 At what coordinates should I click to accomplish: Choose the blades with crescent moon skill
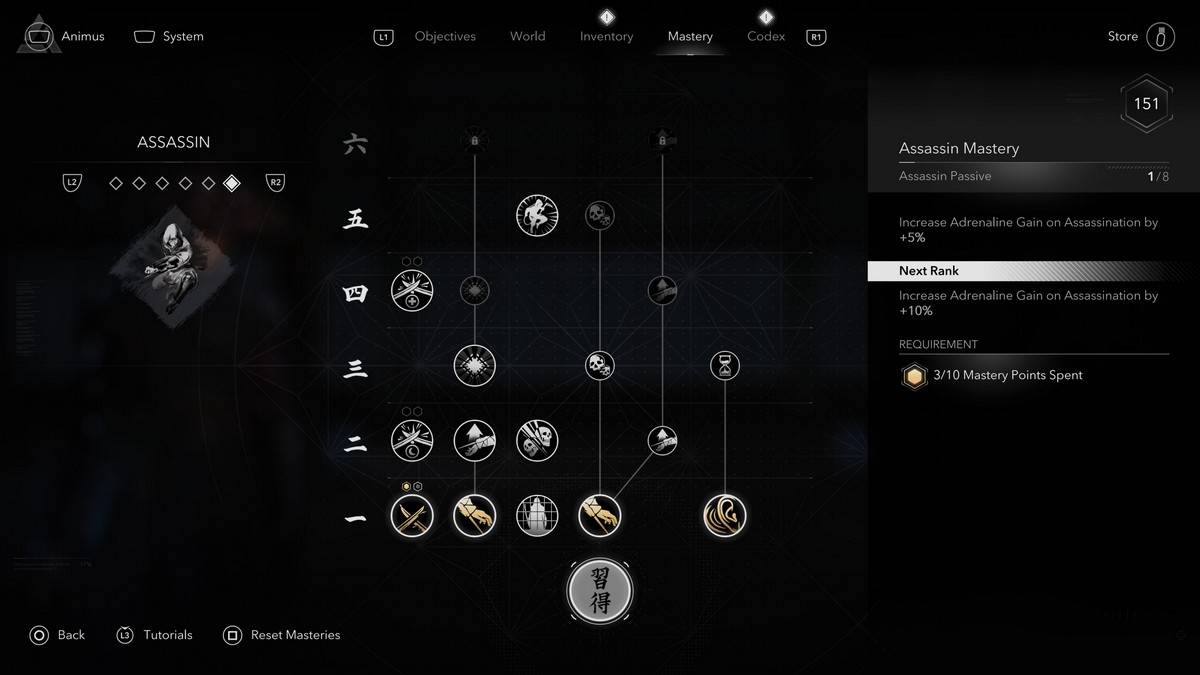click(x=412, y=440)
